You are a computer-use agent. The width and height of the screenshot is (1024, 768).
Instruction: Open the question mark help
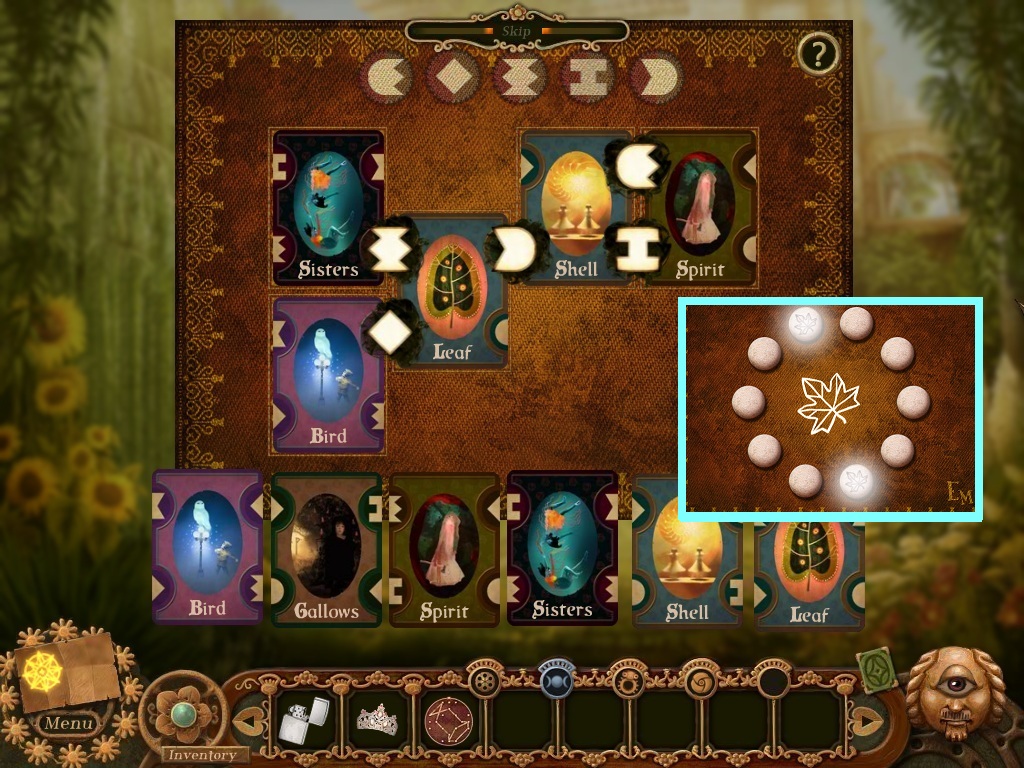[818, 54]
